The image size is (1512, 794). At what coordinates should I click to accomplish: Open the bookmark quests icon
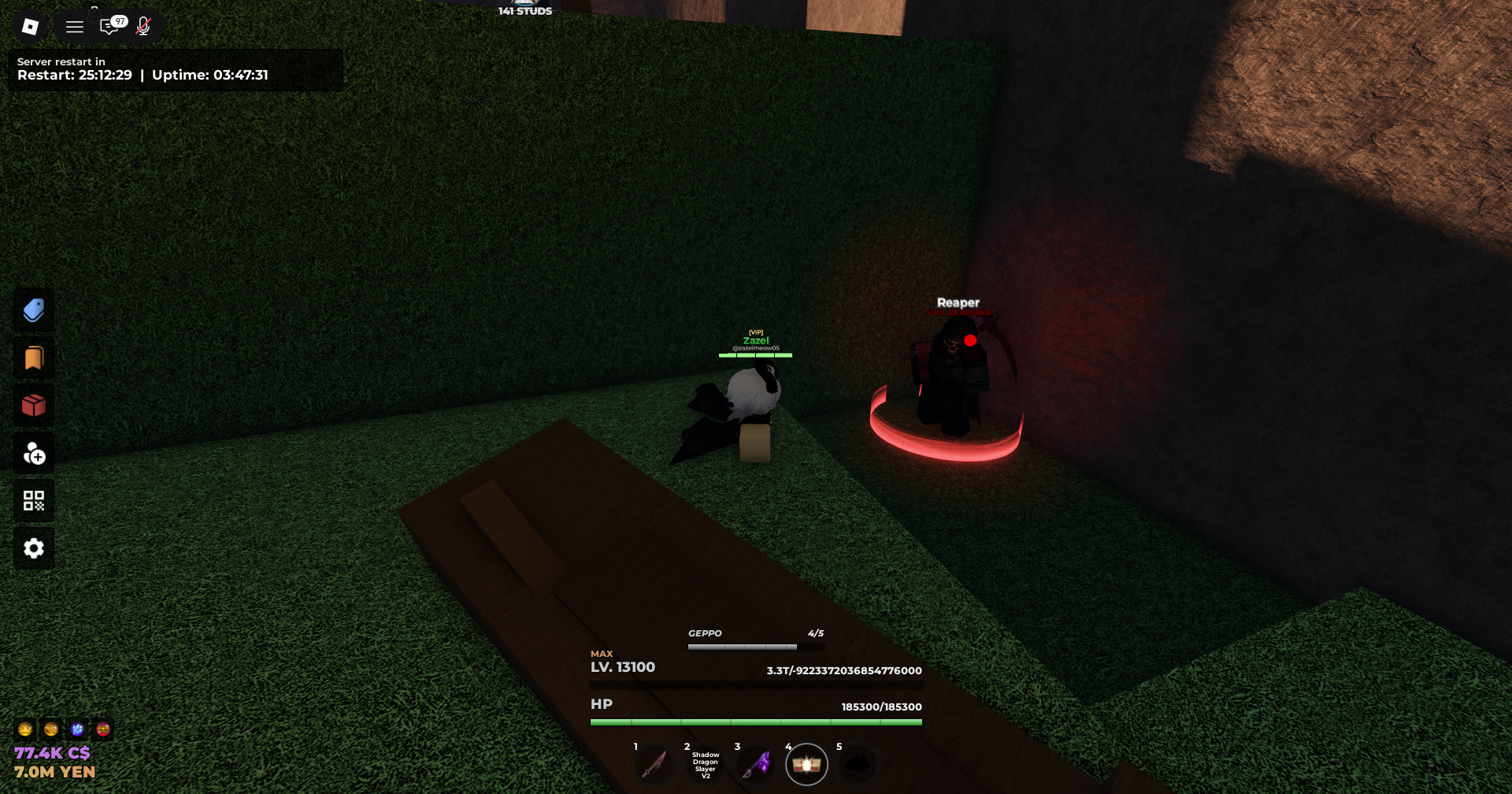34,357
